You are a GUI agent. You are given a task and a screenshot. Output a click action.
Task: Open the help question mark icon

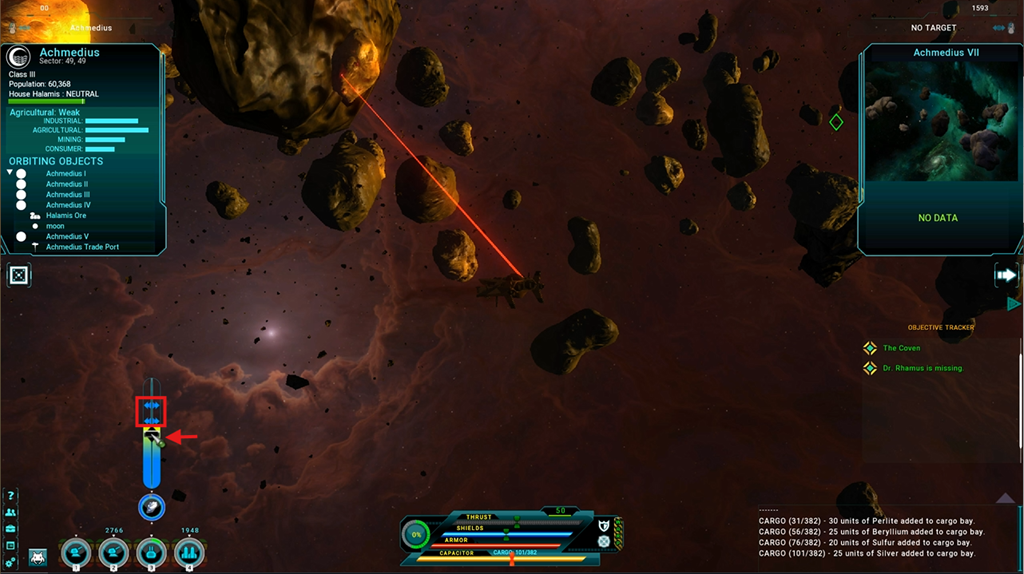[x=11, y=495]
